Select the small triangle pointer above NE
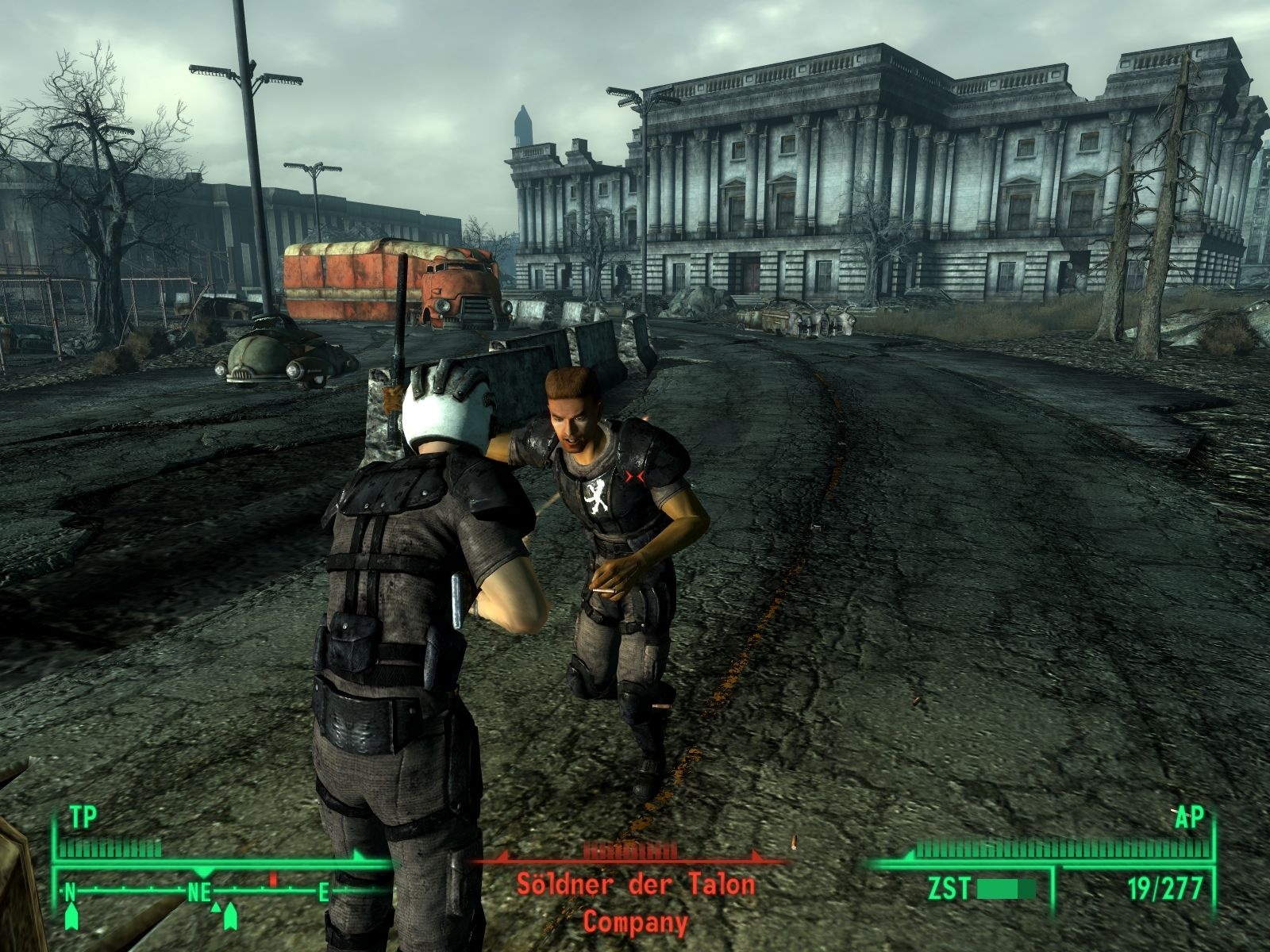The width and height of the screenshot is (1270, 952). 215,908
